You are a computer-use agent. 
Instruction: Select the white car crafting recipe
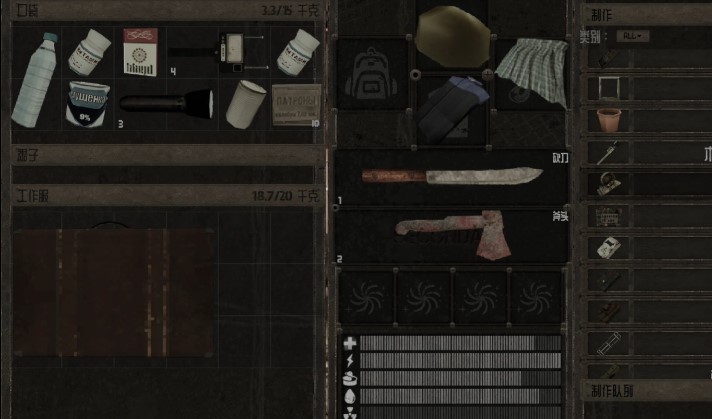click(x=608, y=247)
